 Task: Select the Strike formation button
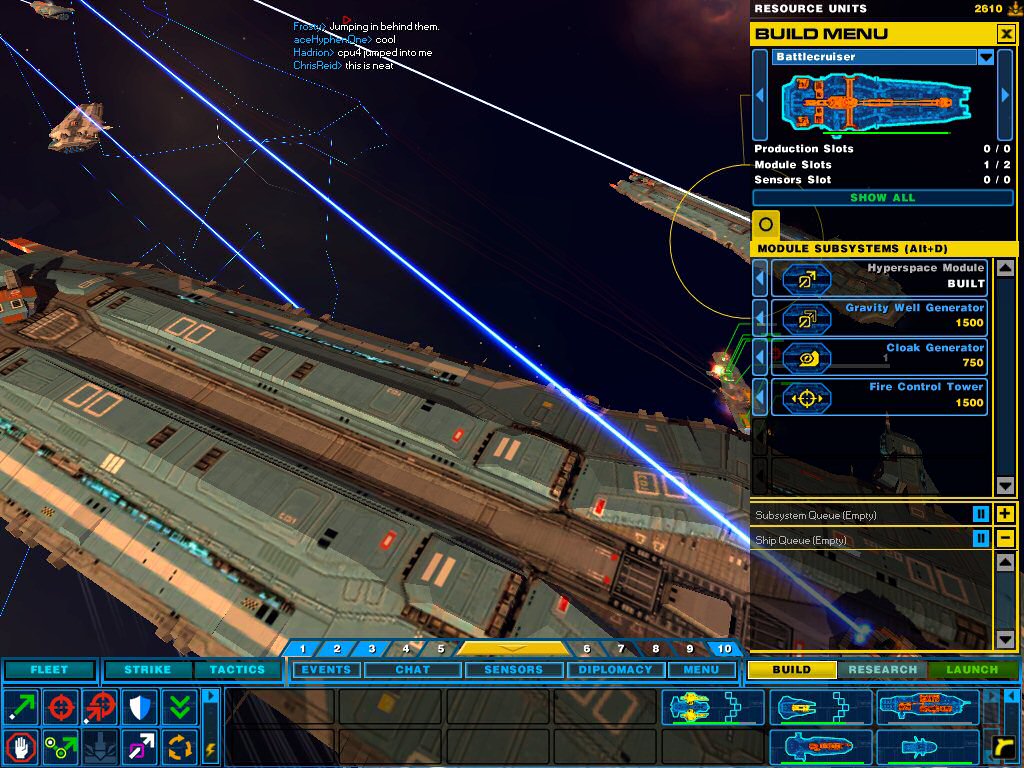[x=147, y=669]
